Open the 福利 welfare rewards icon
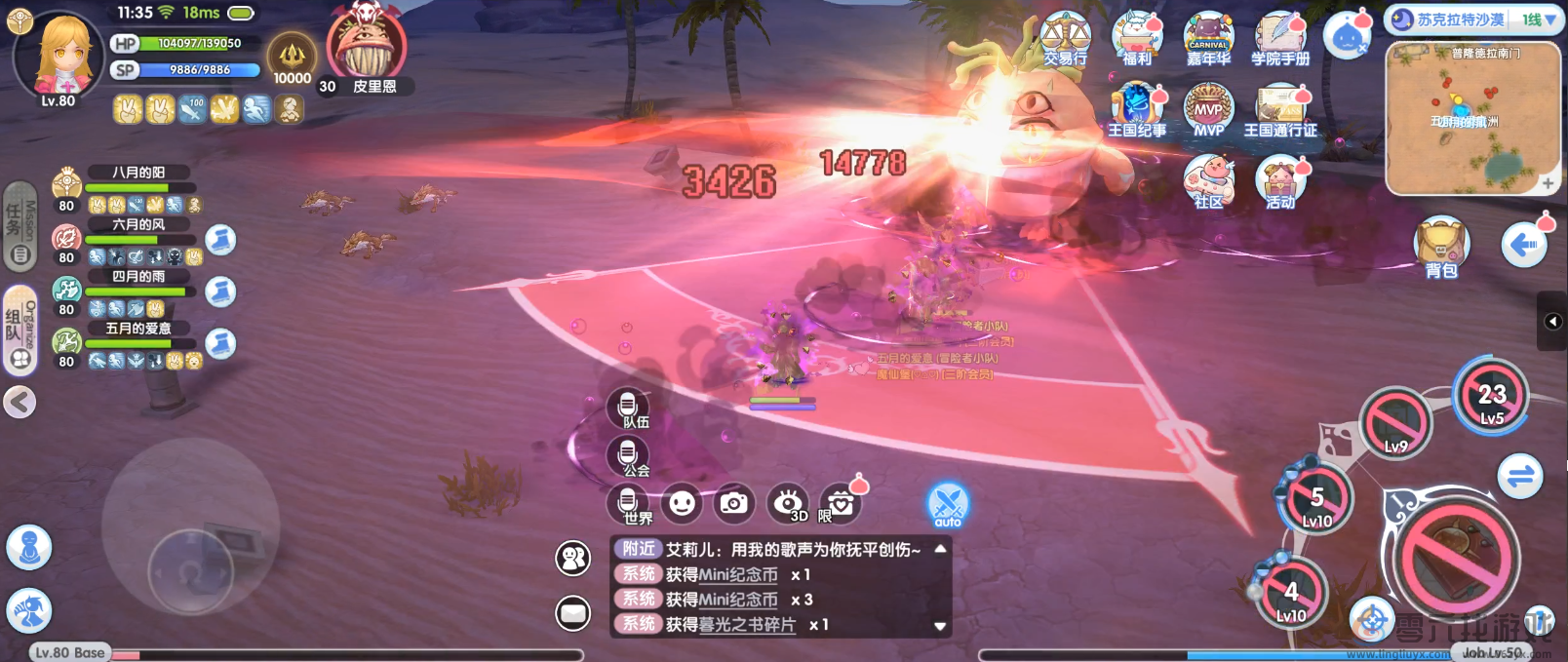 tap(1137, 39)
